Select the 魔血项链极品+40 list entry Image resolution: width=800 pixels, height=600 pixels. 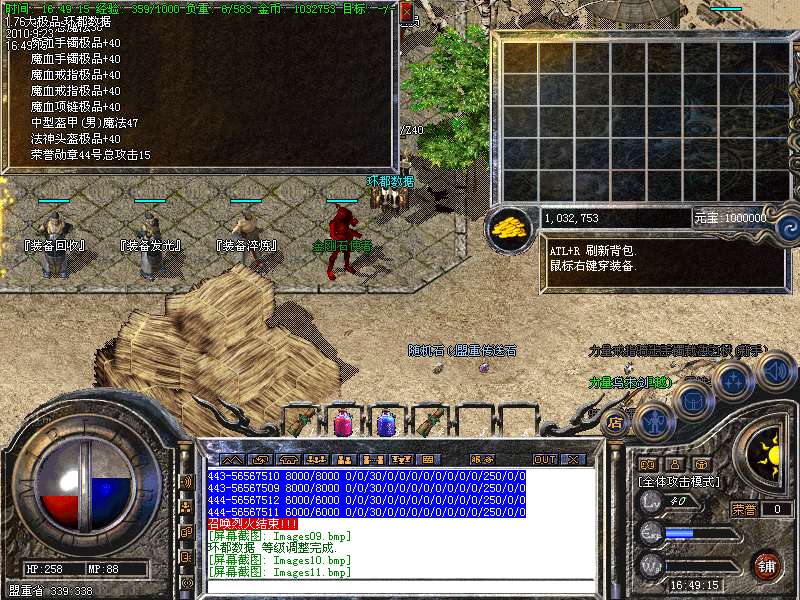pyautogui.click(x=75, y=107)
